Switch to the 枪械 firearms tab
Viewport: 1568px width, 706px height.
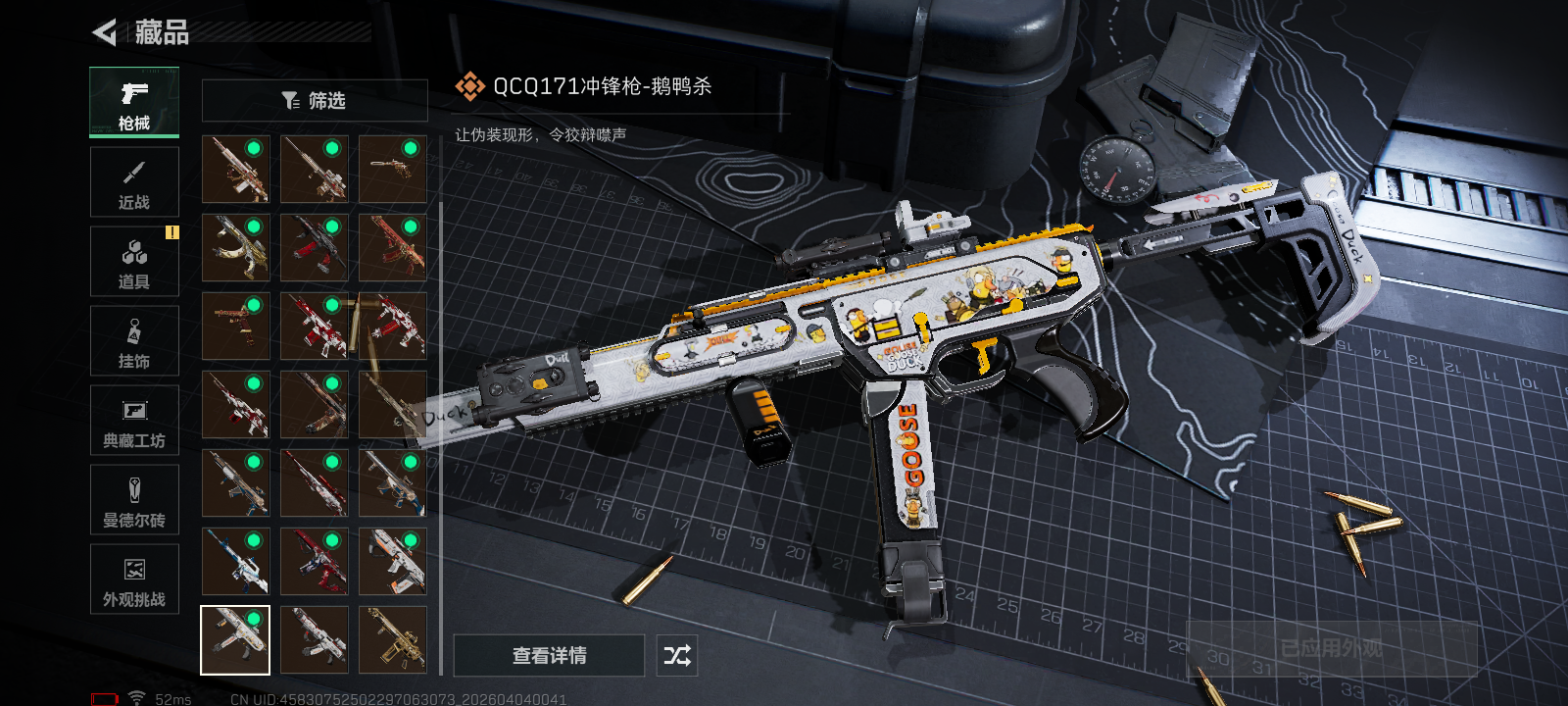134,102
